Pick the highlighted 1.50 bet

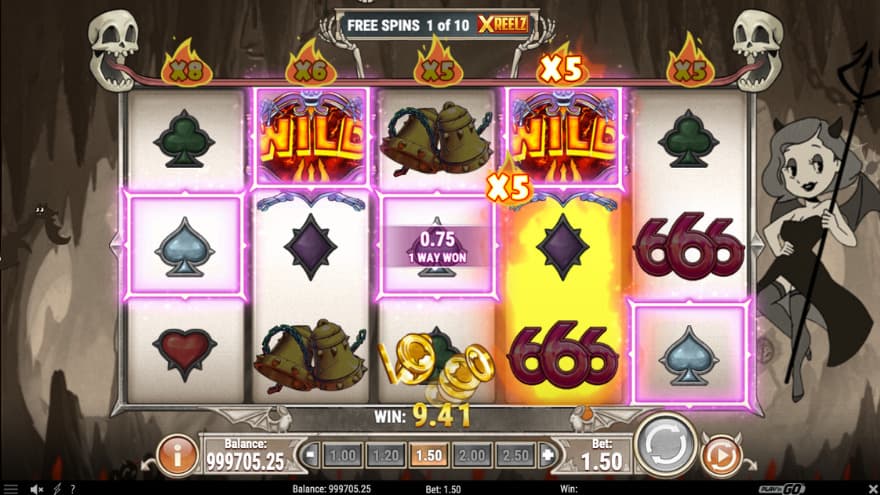(x=427, y=455)
